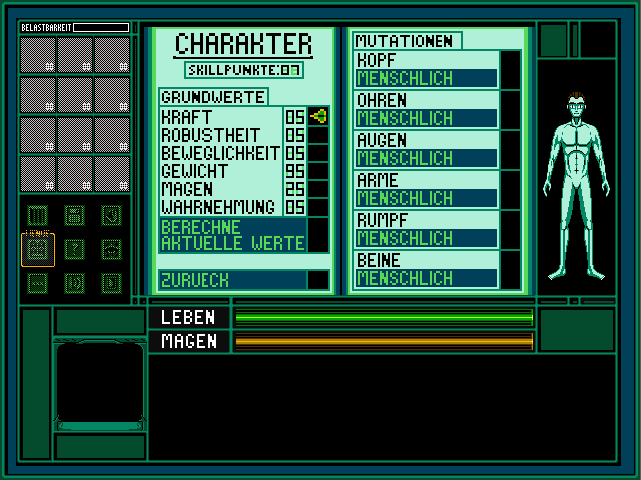
Task: Go back with the Zurueck button
Action: 232,280
